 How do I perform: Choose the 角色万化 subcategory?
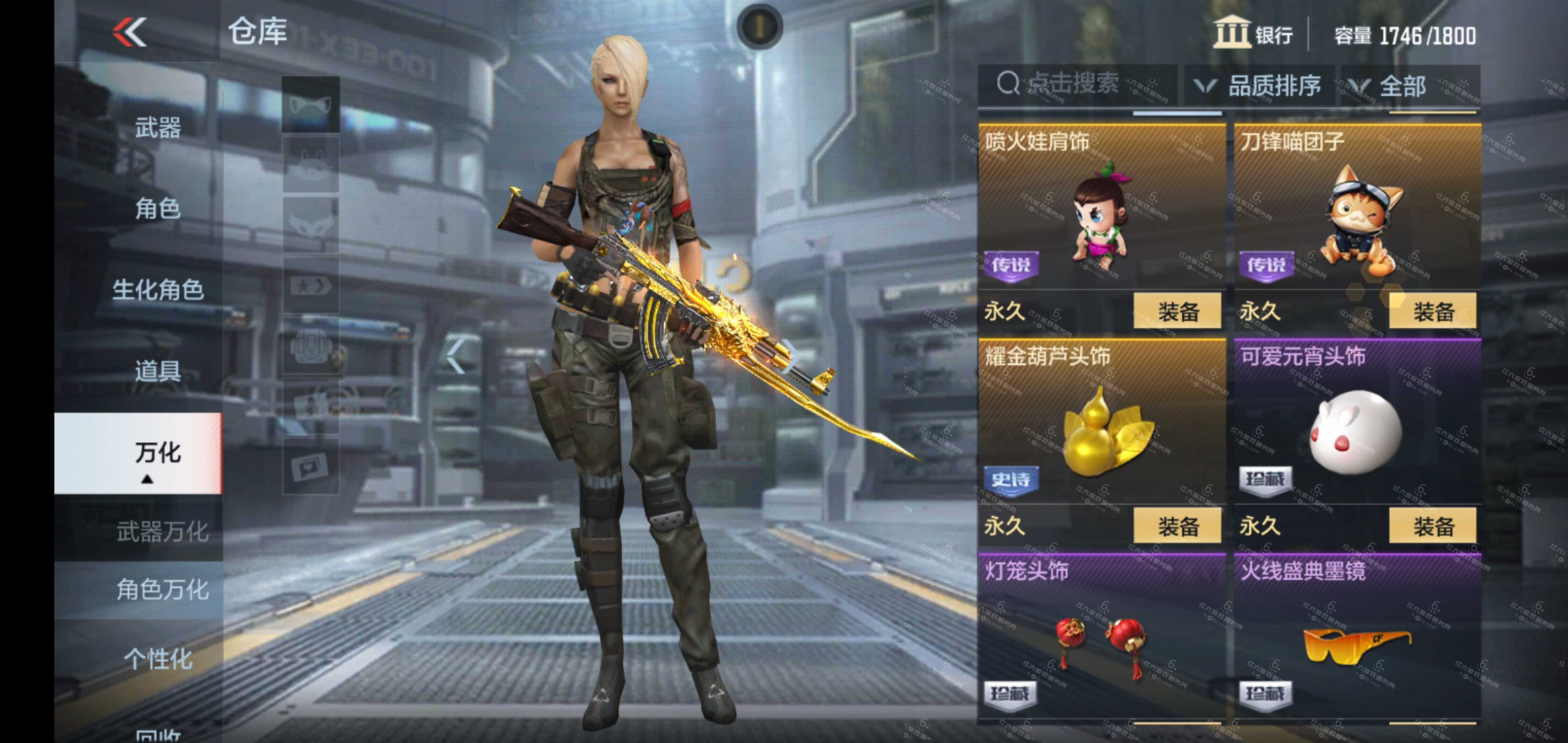tap(162, 590)
